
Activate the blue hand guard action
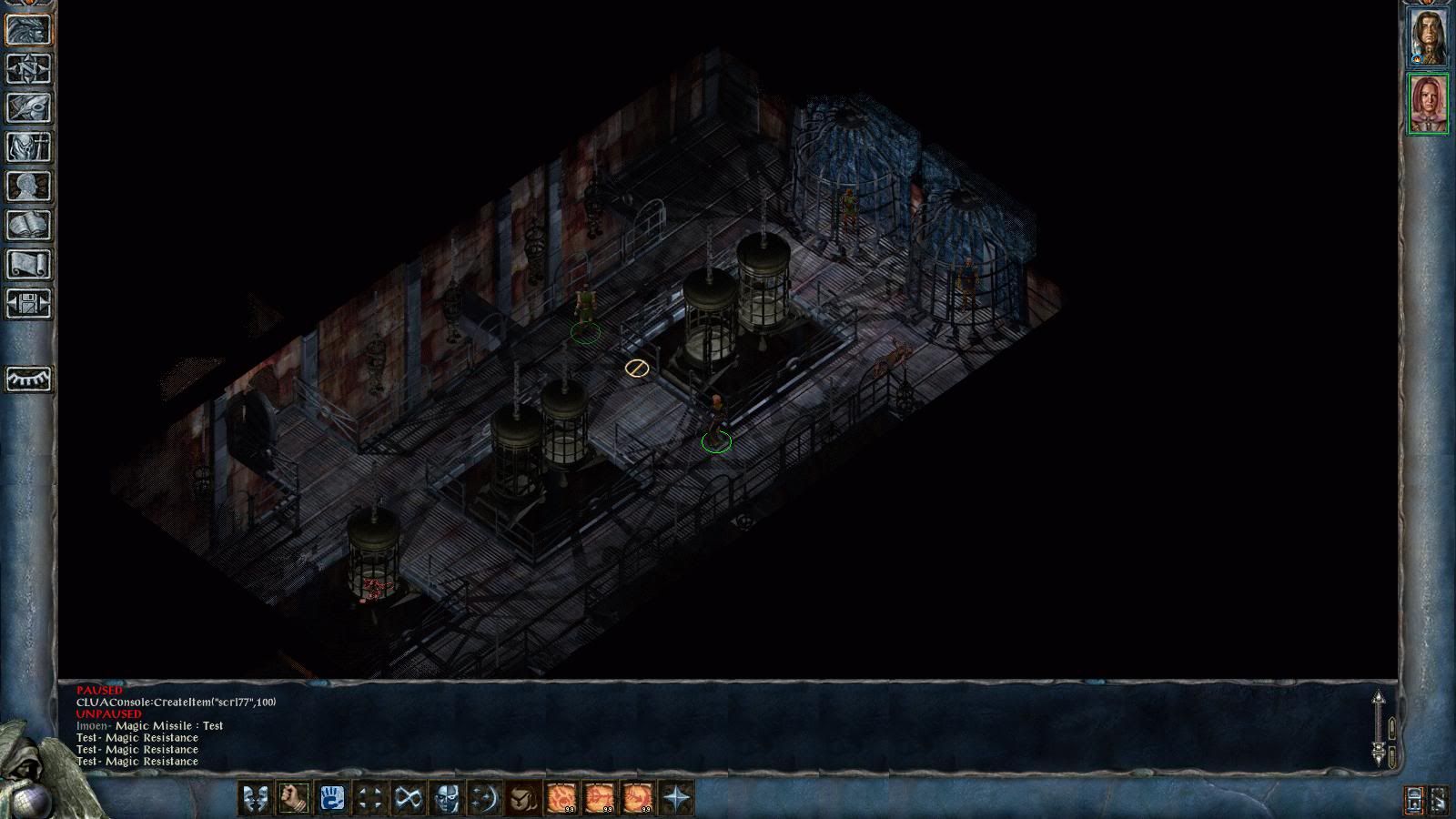click(332, 799)
